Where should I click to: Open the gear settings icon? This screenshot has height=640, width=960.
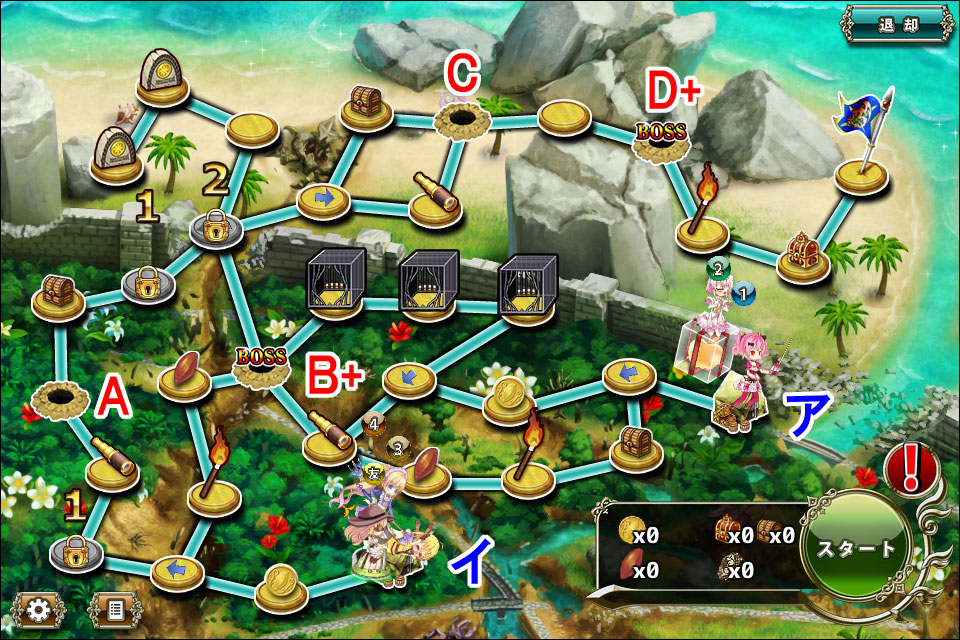click(39, 608)
